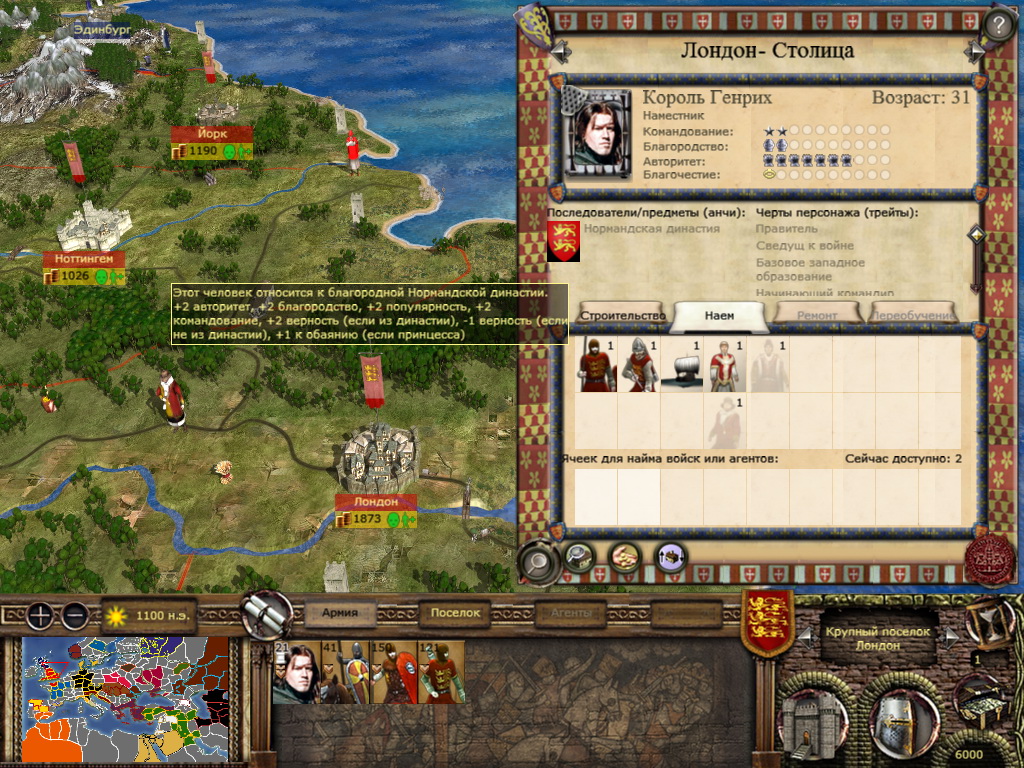Recruit the ship unit from the queue list
This screenshot has width=1024, height=768.
683,366
